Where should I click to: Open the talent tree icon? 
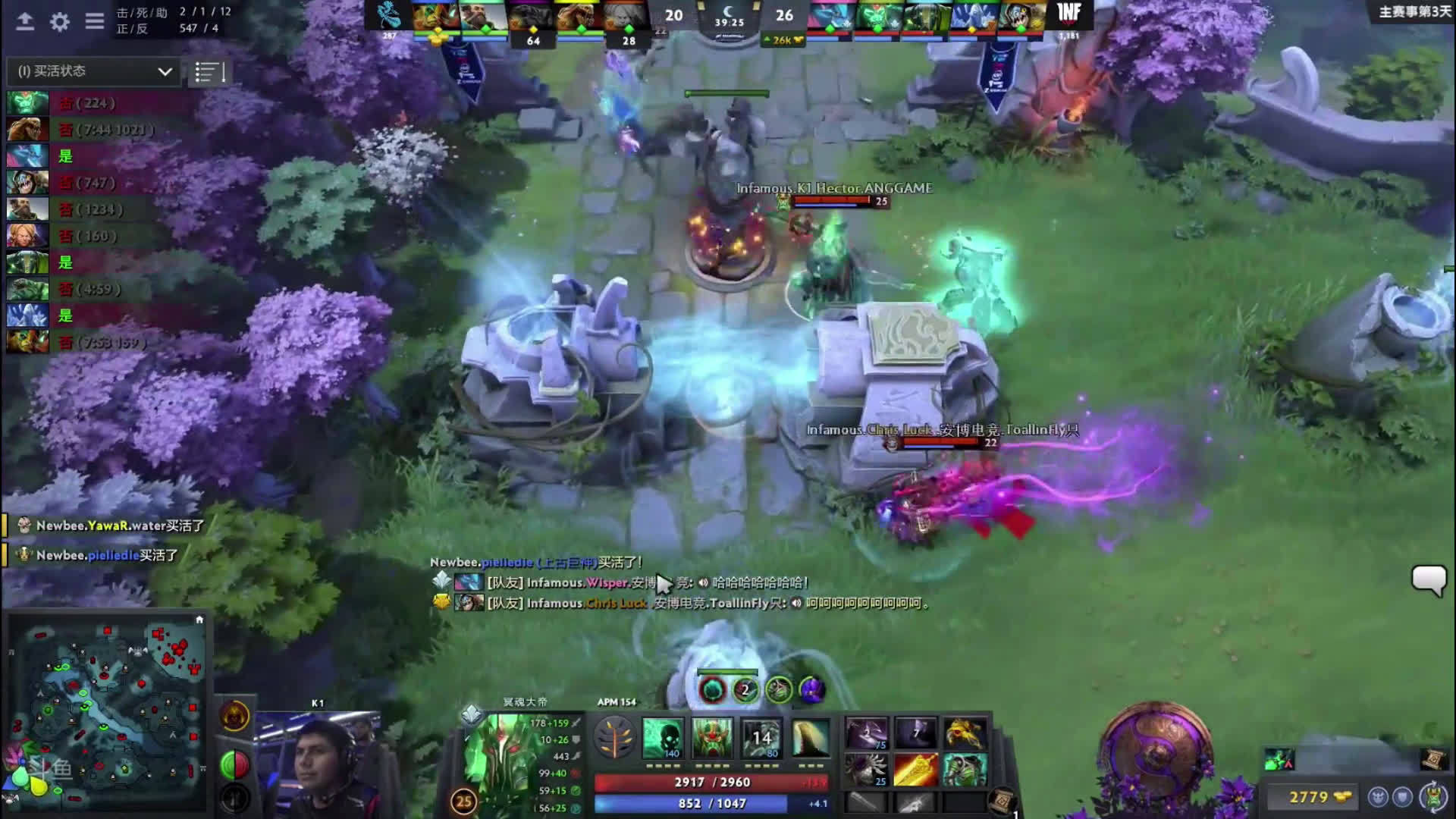pyautogui.click(x=613, y=738)
